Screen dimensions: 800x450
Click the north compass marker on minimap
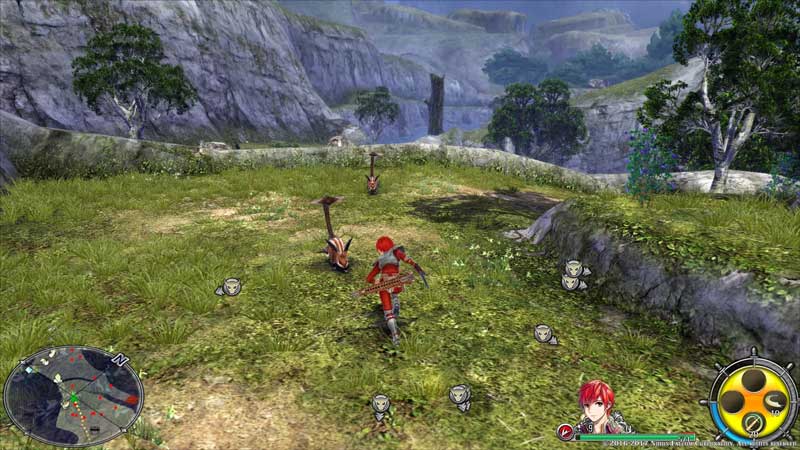pyautogui.click(x=120, y=358)
